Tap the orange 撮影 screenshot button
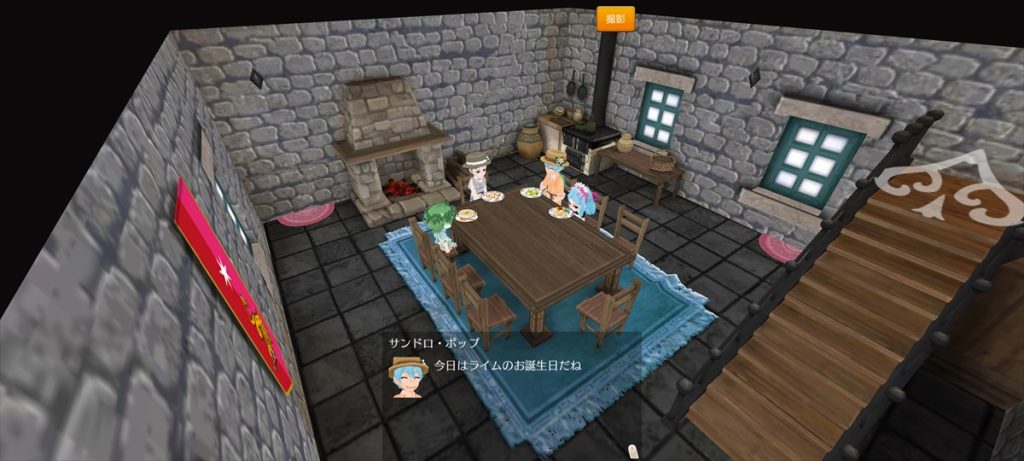The width and height of the screenshot is (1024, 461). 615,19
